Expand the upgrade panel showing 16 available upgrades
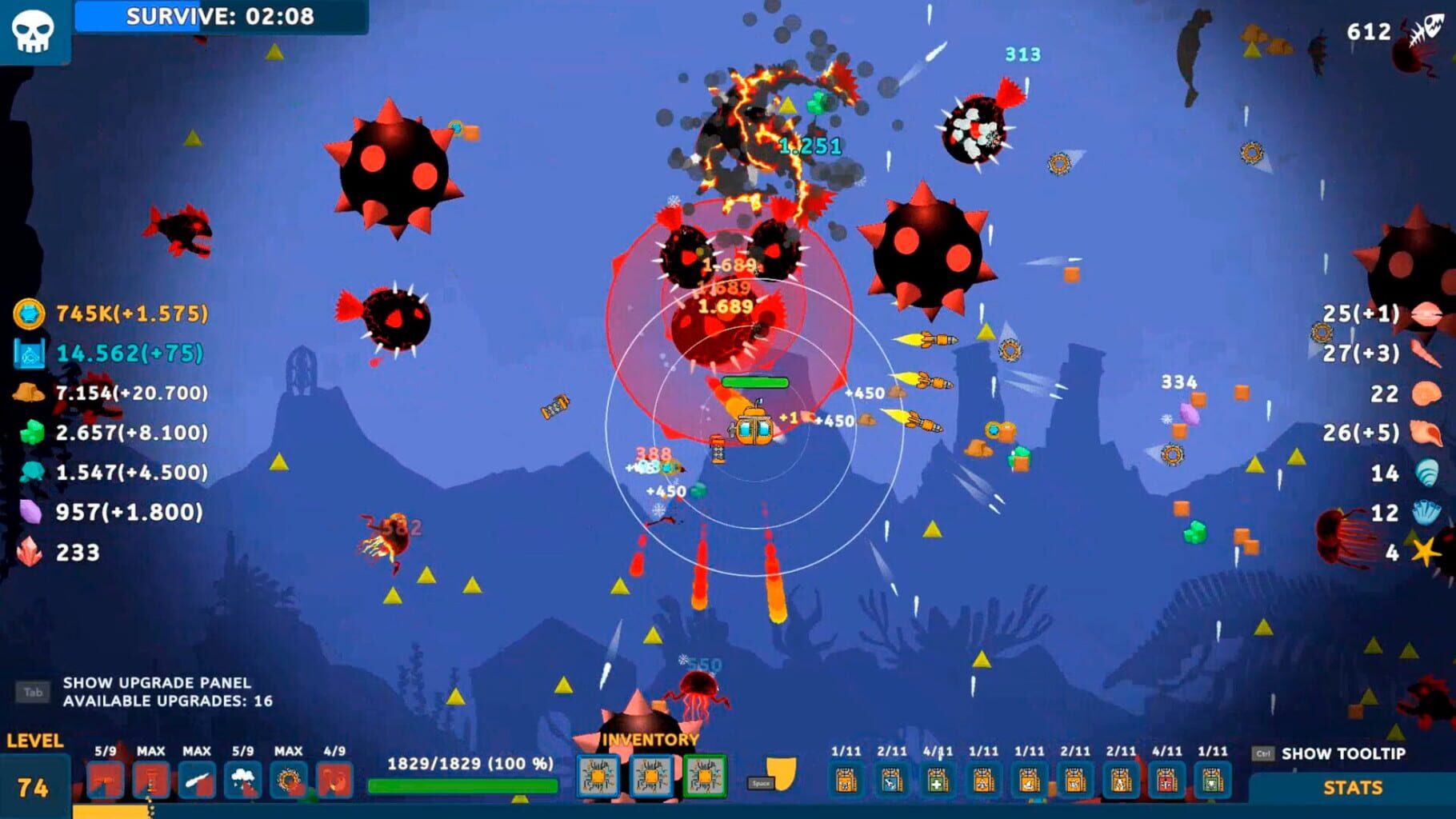The height and width of the screenshot is (819, 1456). 157,691
